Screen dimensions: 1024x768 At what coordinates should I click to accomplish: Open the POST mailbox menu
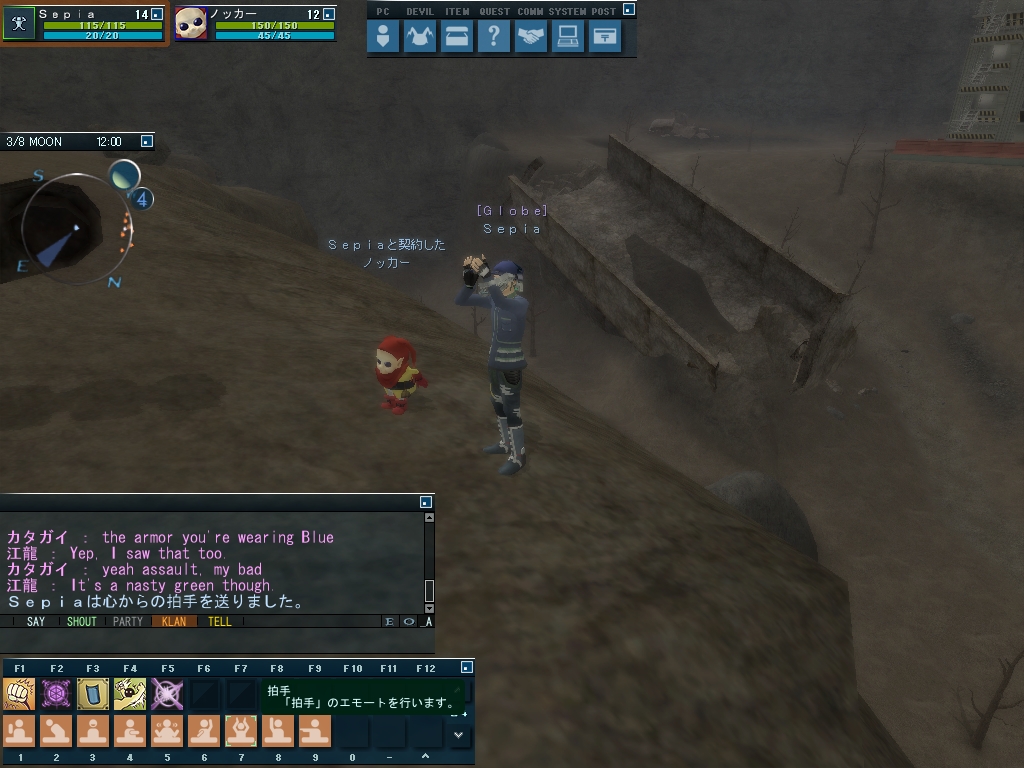click(604, 37)
